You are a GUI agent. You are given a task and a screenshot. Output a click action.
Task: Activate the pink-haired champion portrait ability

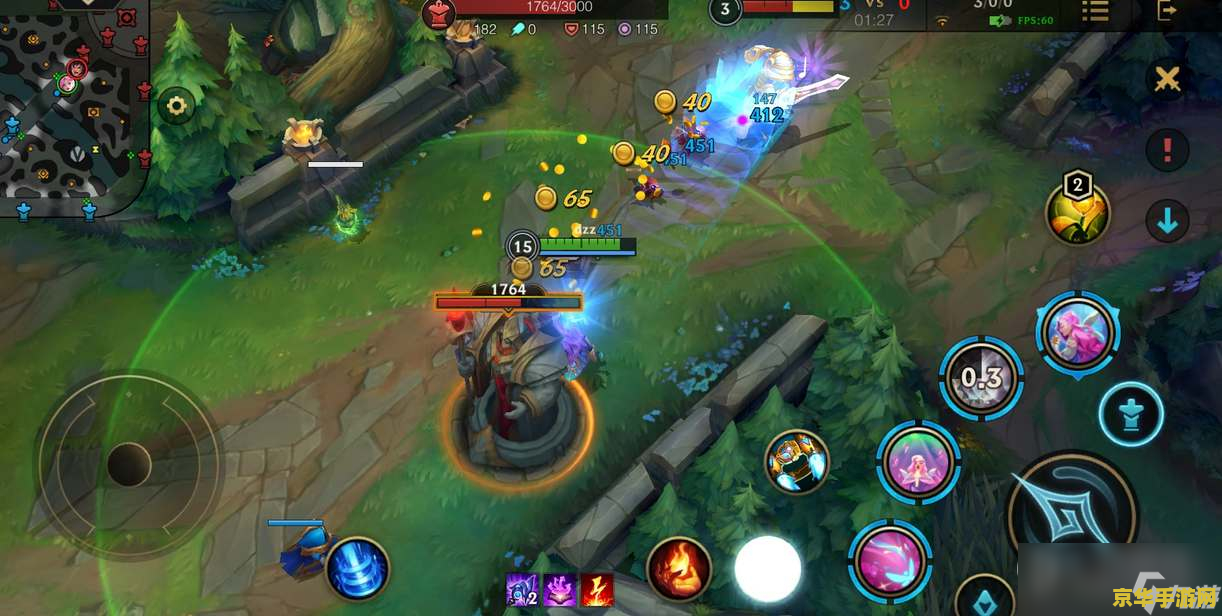(x=1077, y=333)
